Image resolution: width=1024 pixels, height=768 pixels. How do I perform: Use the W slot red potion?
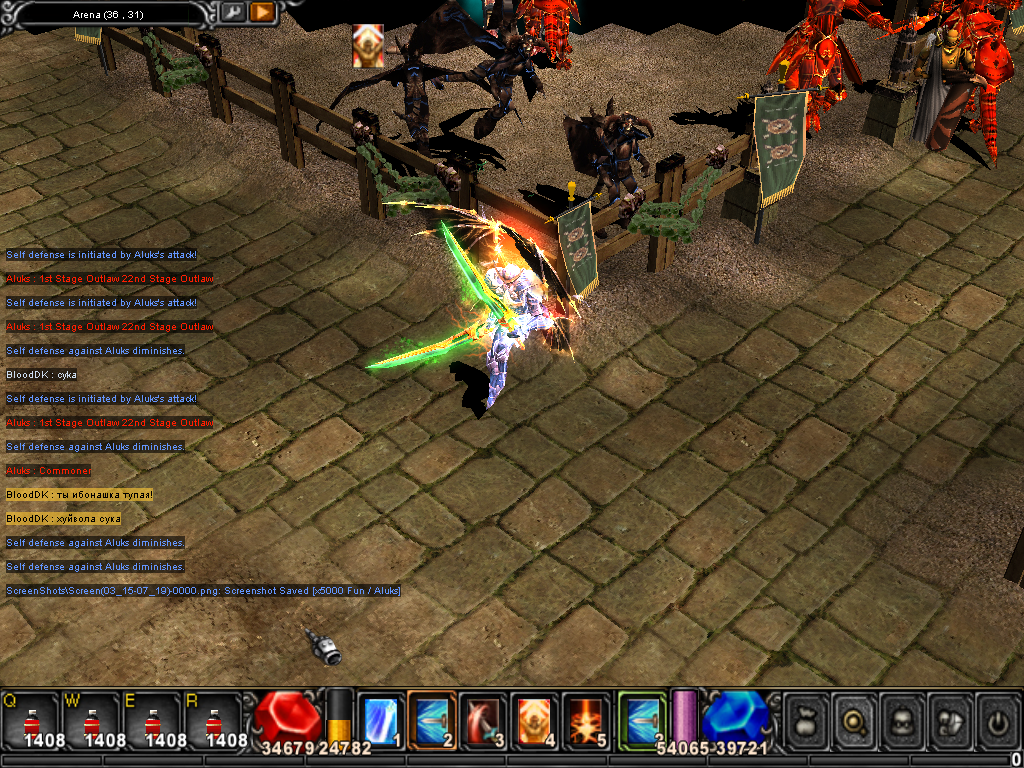click(x=92, y=720)
